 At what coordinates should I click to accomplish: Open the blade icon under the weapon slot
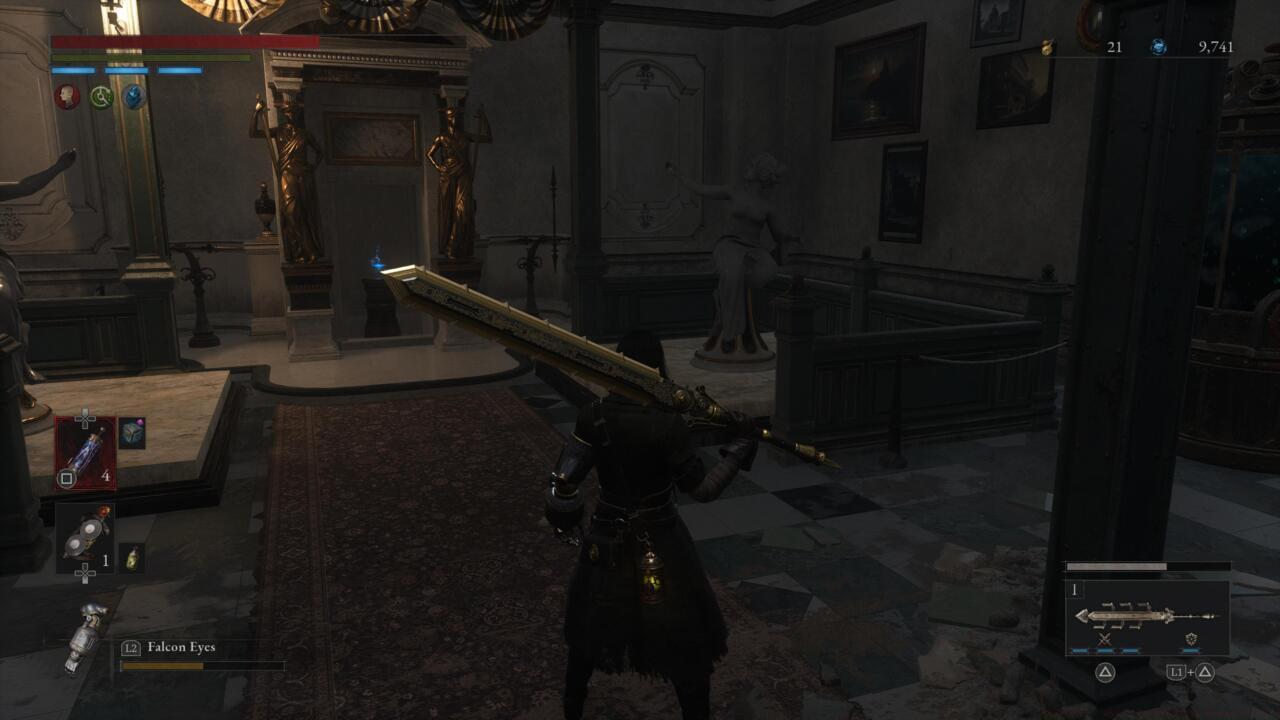1104,639
